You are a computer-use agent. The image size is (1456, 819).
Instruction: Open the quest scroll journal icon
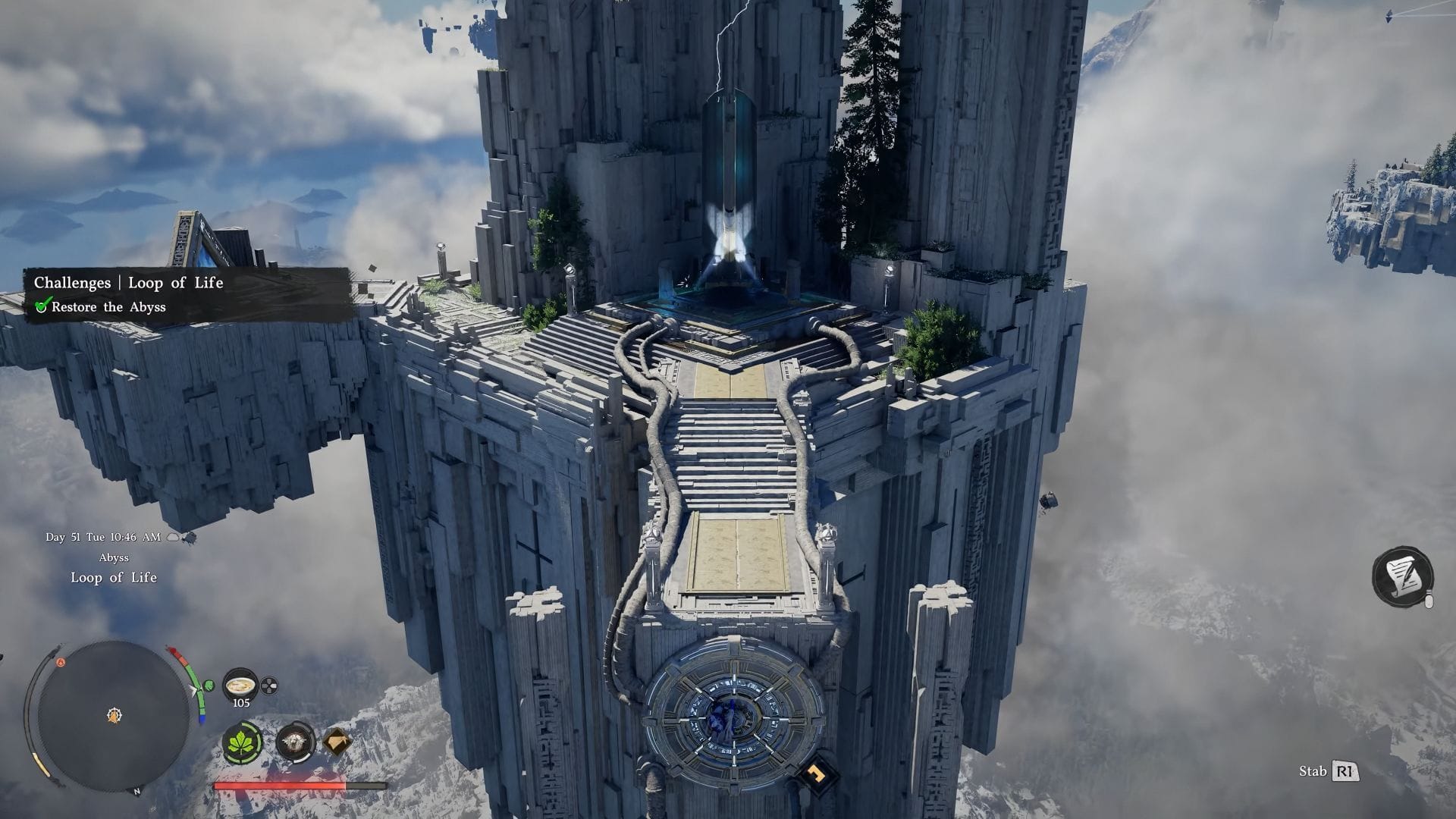tap(1402, 576)
